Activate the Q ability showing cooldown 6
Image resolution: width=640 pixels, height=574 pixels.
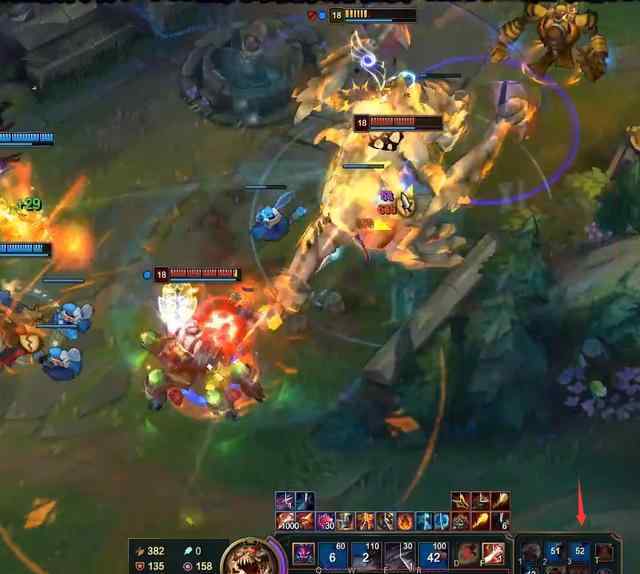tap(333, 556)
